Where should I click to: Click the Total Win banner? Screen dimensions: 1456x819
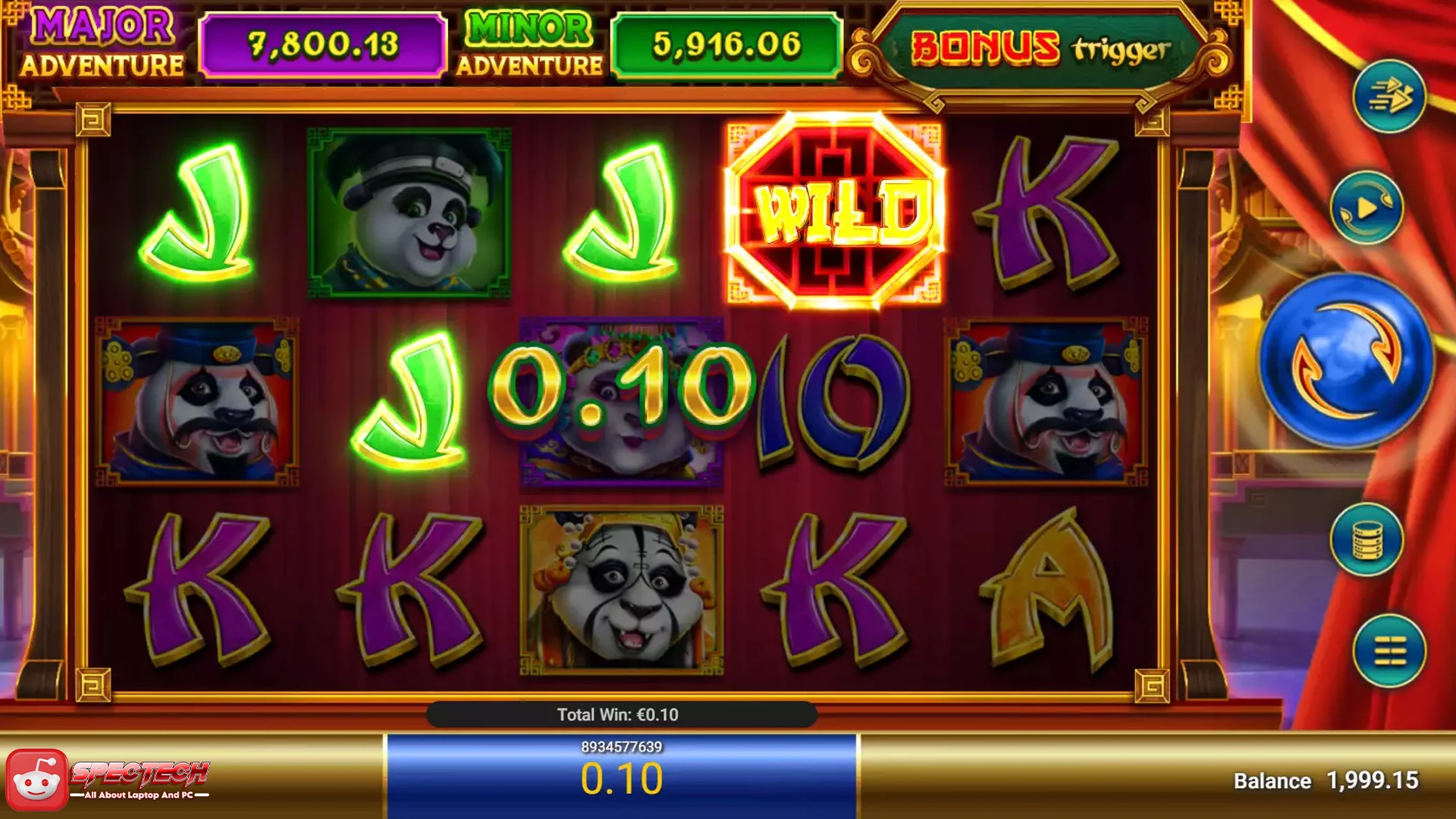pos(620,714)
